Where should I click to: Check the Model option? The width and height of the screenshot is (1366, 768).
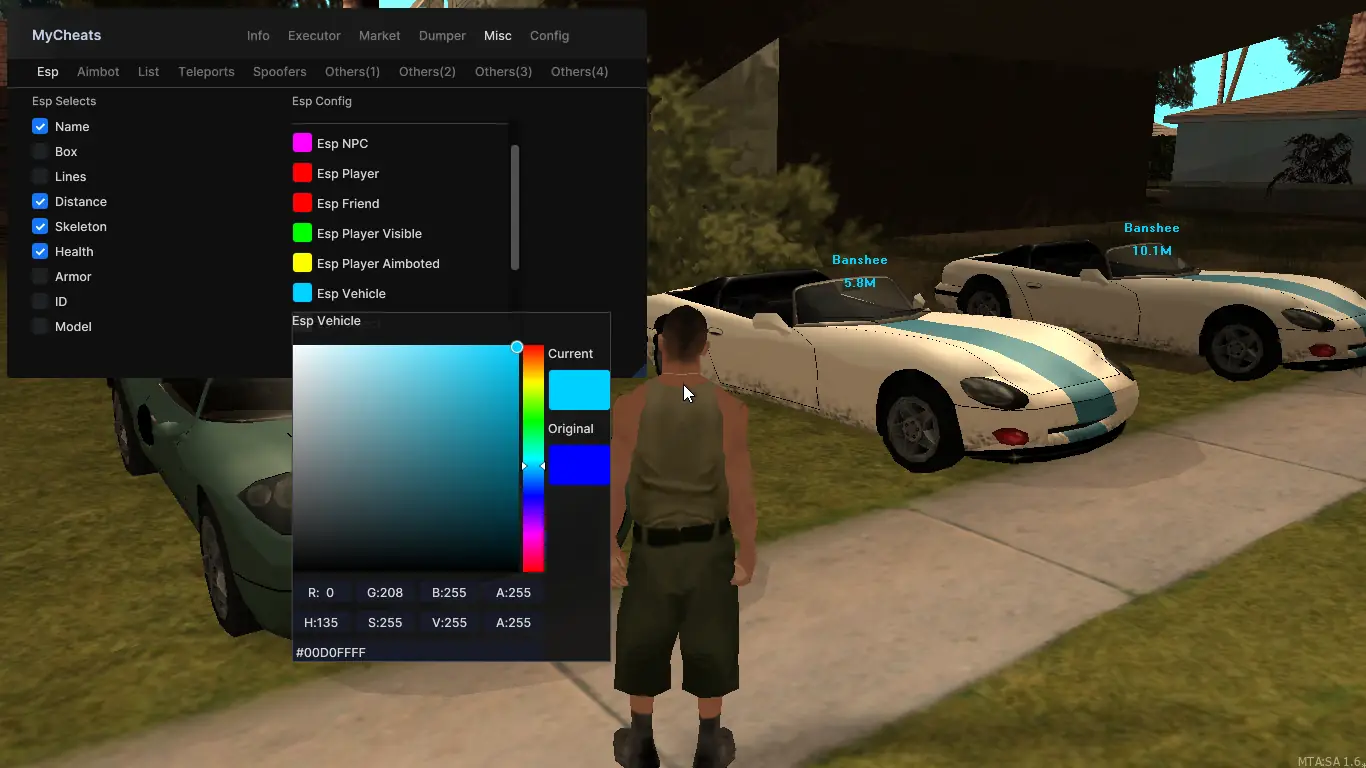[40, 327]
